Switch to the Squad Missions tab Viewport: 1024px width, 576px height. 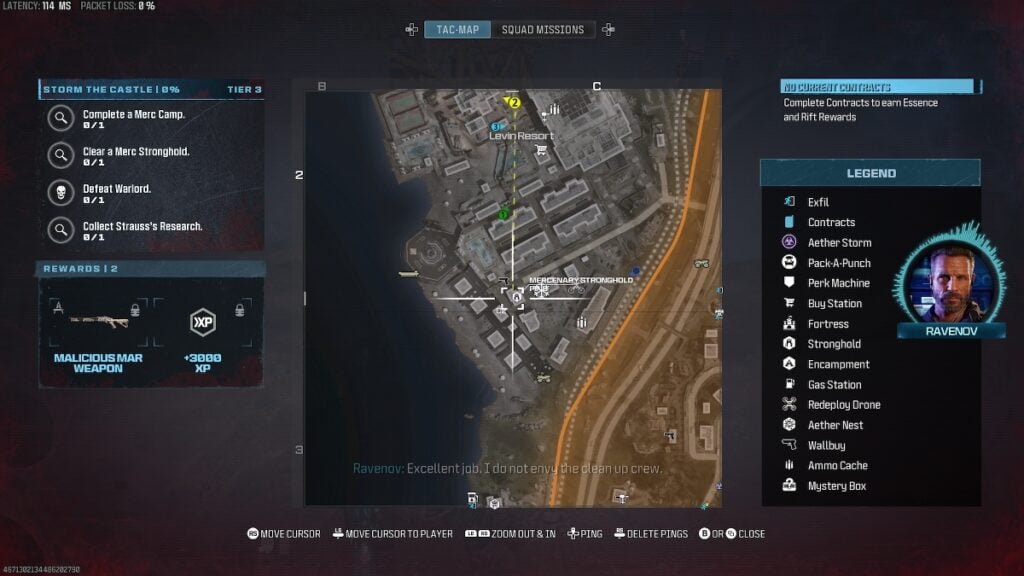[542, 30]
